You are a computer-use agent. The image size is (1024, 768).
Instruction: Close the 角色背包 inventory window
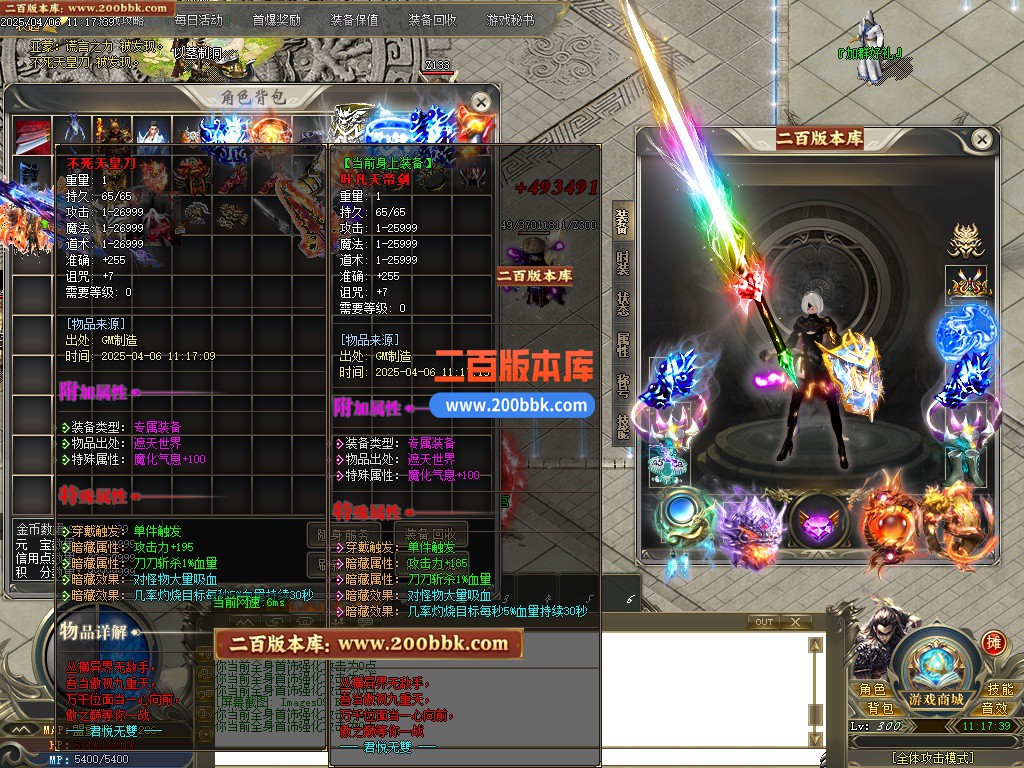(481, 102)
